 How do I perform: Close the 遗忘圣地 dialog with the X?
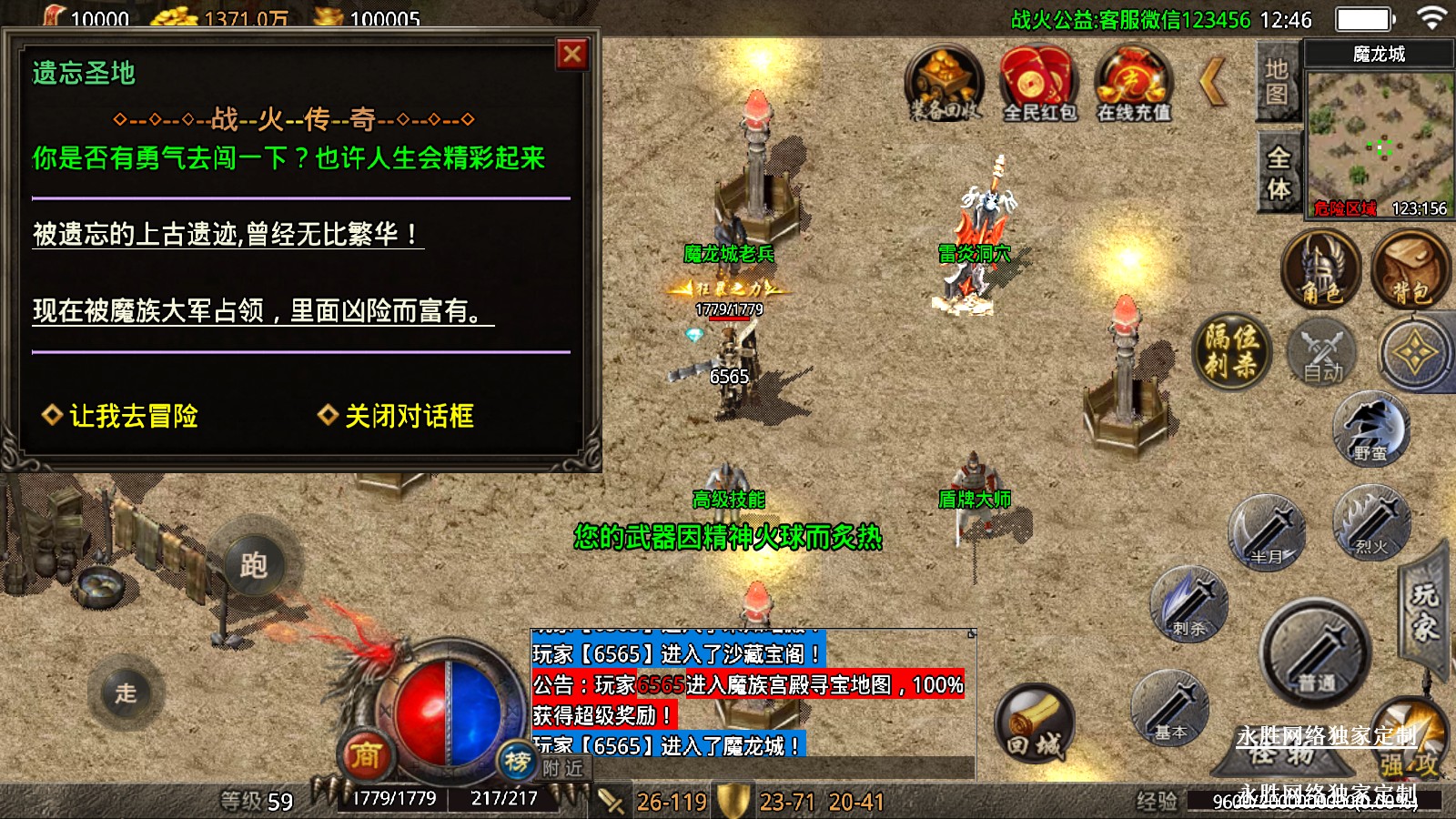(x=572, y=55)
